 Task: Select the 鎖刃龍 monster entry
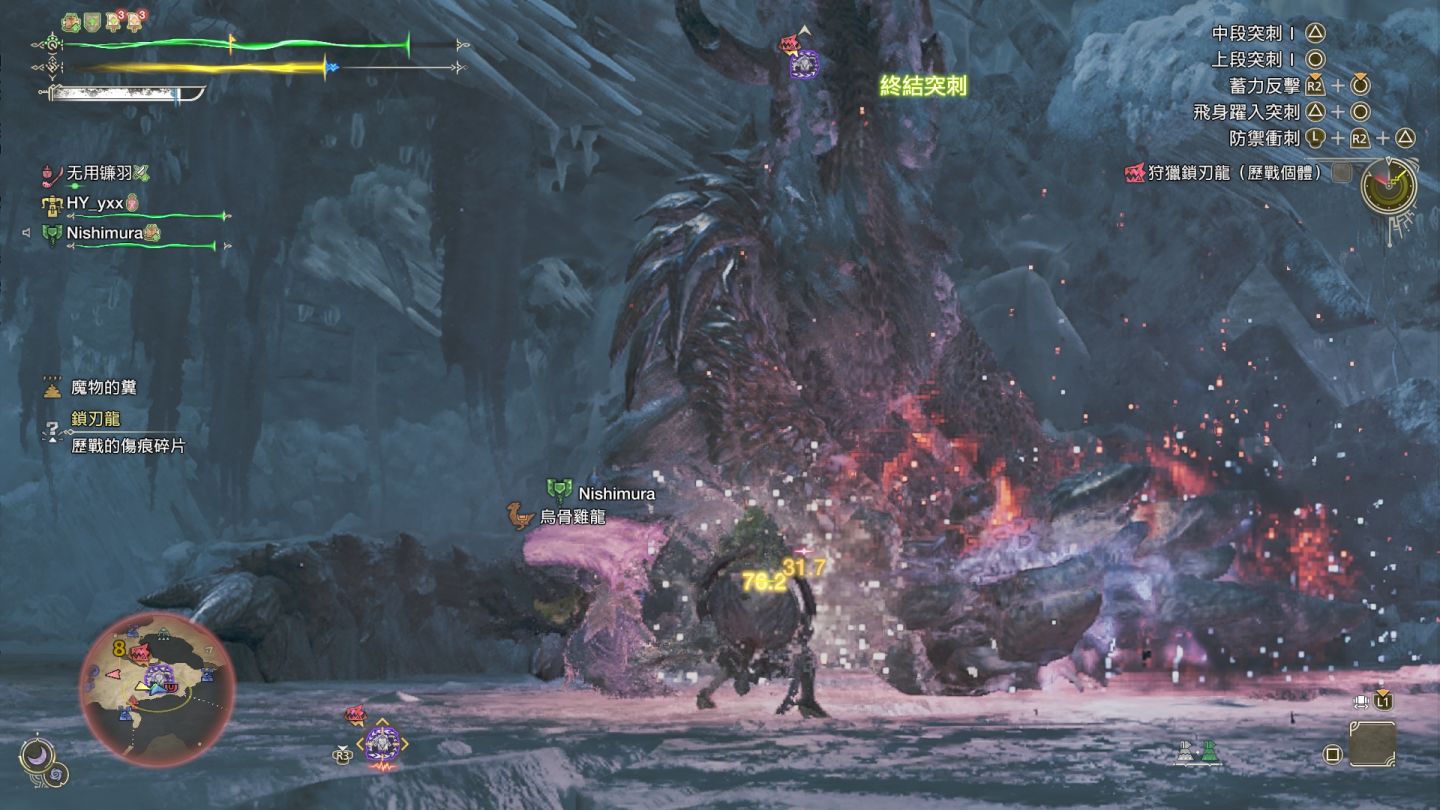(x=96, y=419)
